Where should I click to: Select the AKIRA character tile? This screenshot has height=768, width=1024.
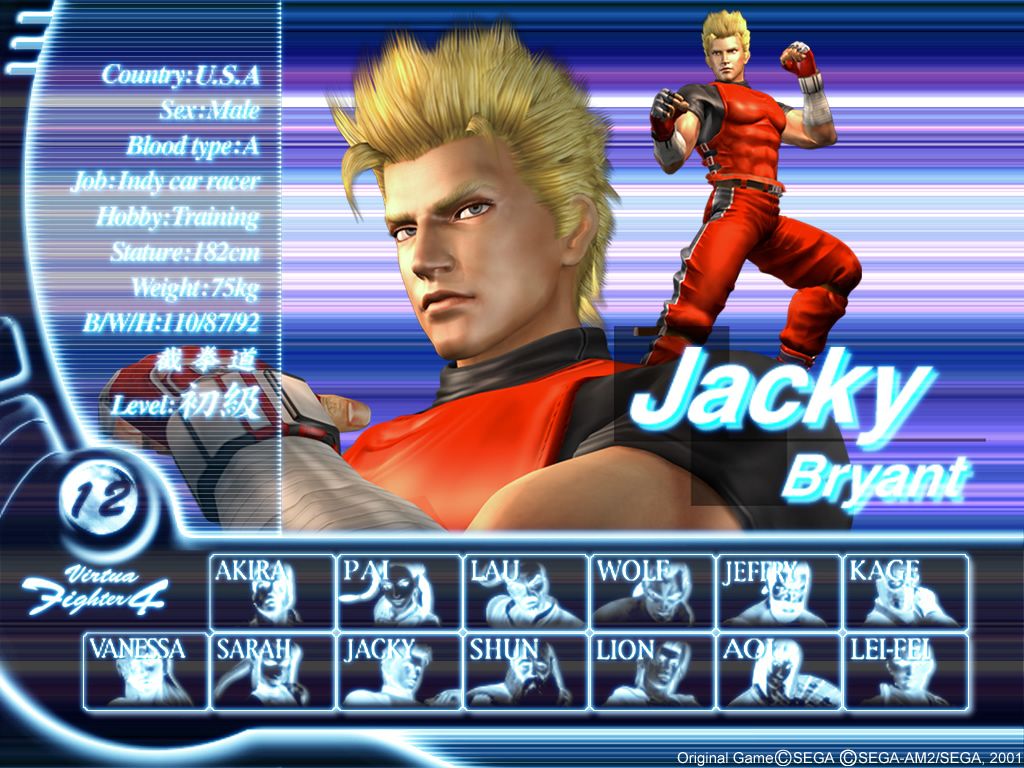click(x=272, y=592)
